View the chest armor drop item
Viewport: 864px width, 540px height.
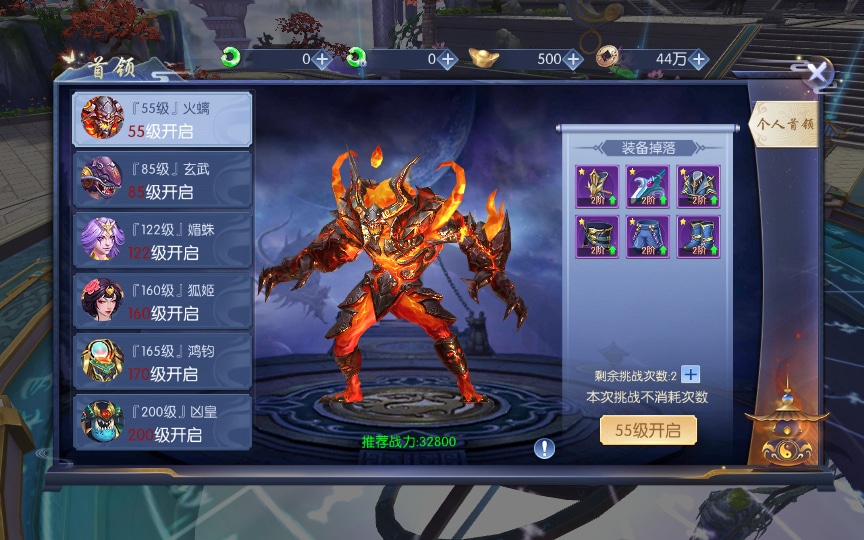point(698,186)
